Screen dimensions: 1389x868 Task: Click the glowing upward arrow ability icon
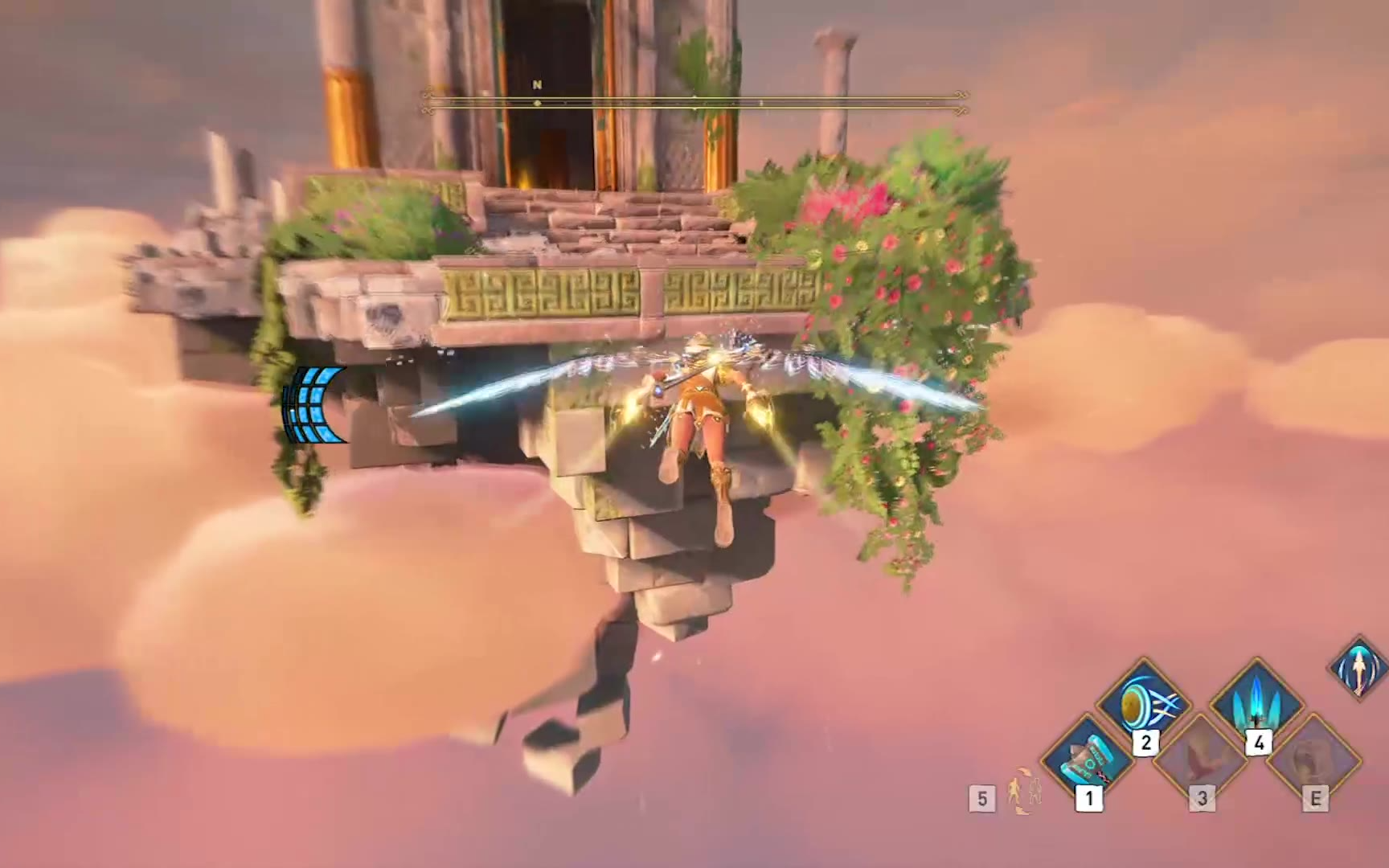[1358, 669]
